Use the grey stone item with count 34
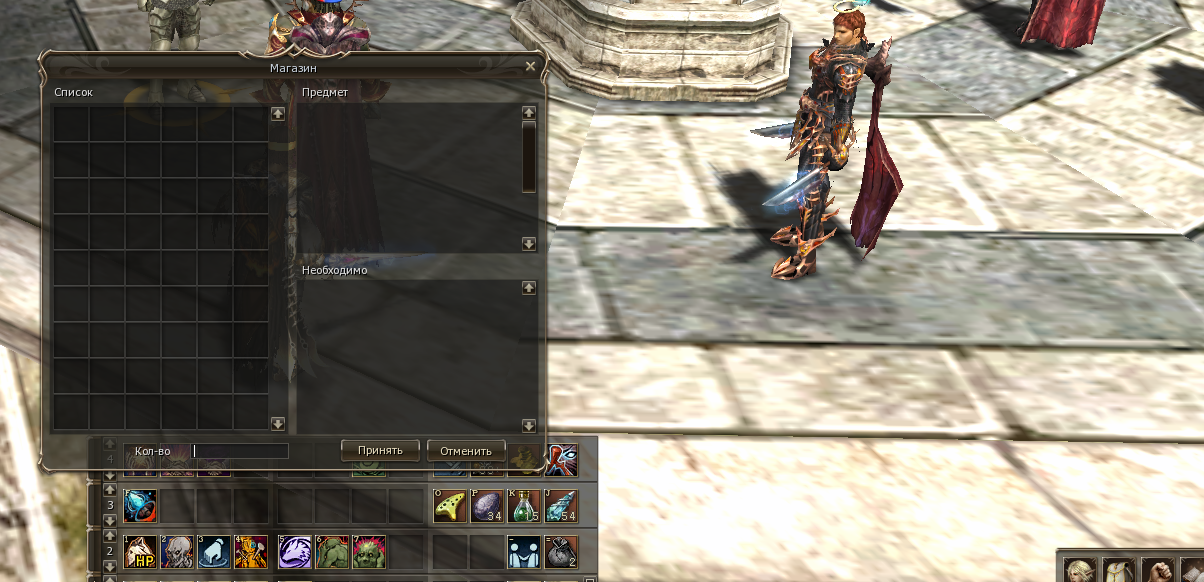 coord(487,506)
